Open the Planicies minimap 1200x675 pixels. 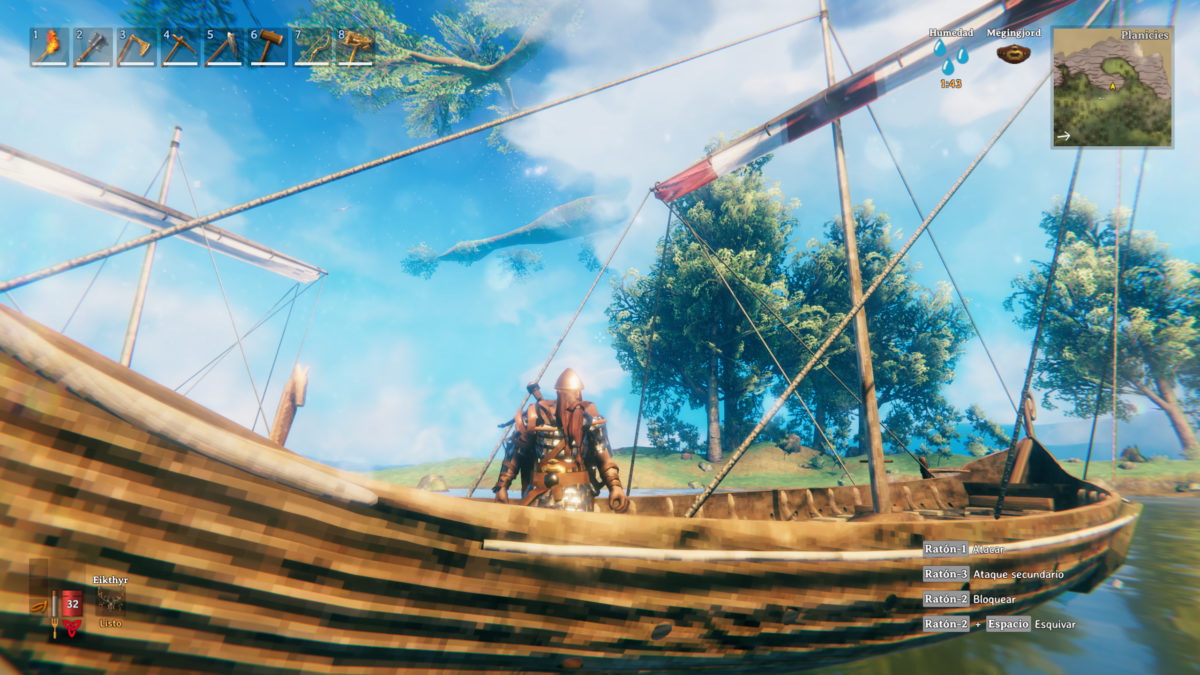[x=1112, y=87]
